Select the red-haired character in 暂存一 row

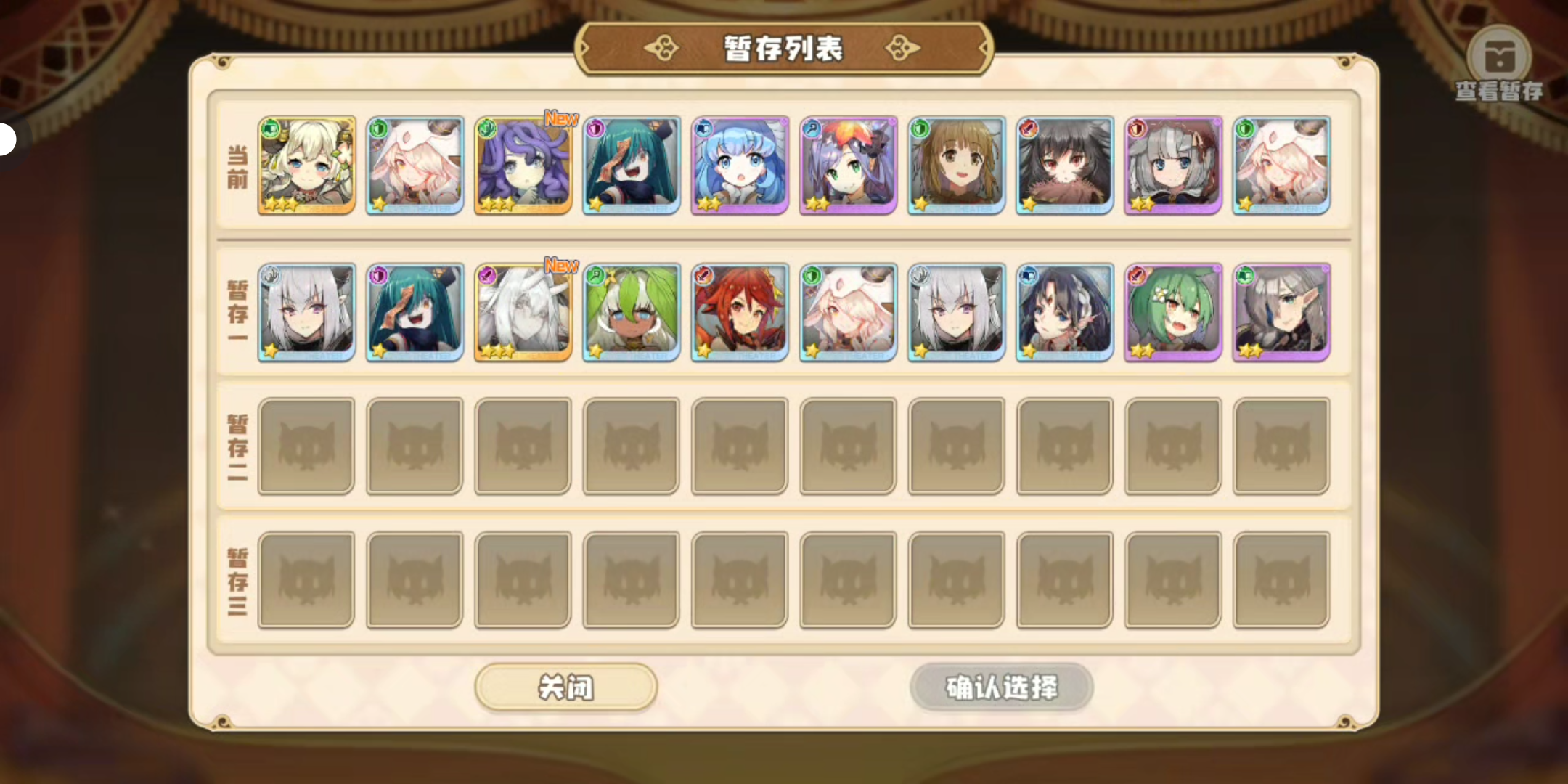tap(738, 311)
